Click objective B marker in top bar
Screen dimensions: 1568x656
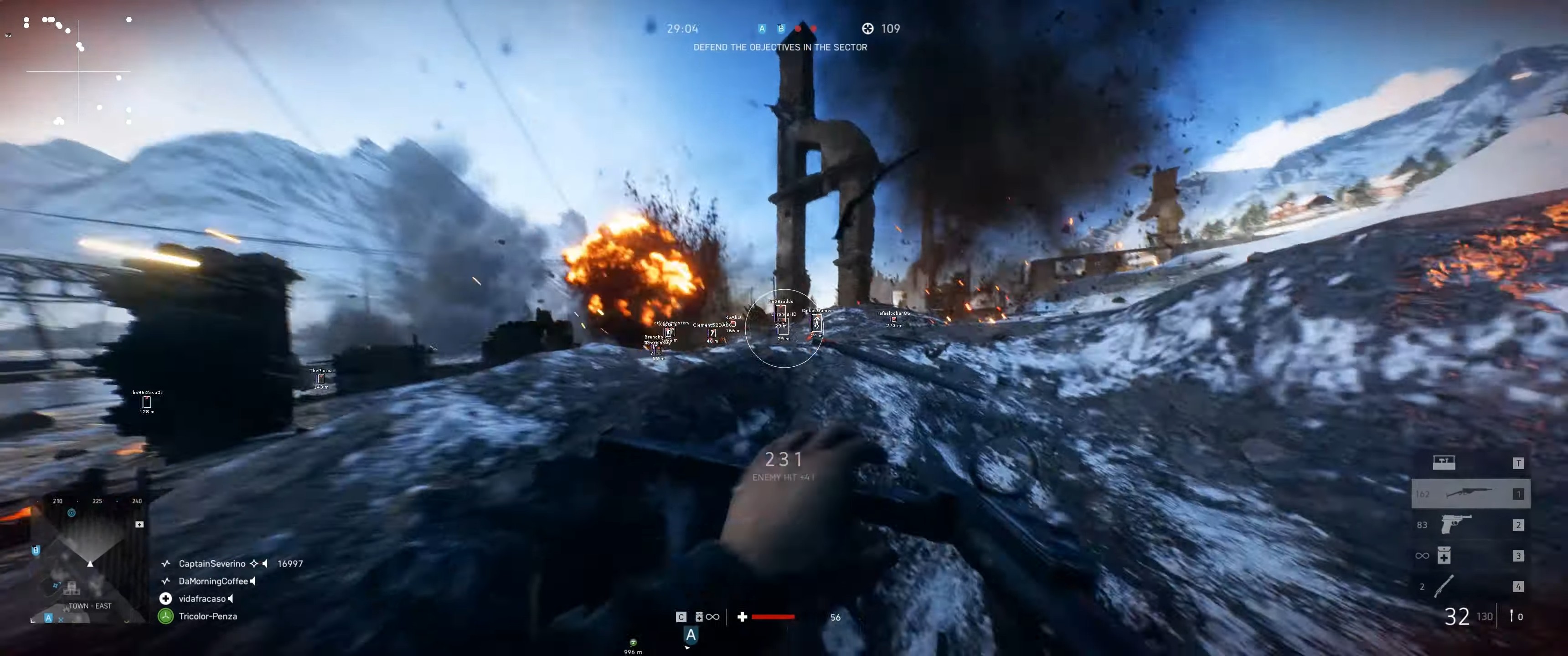click(x=781, y=29)
